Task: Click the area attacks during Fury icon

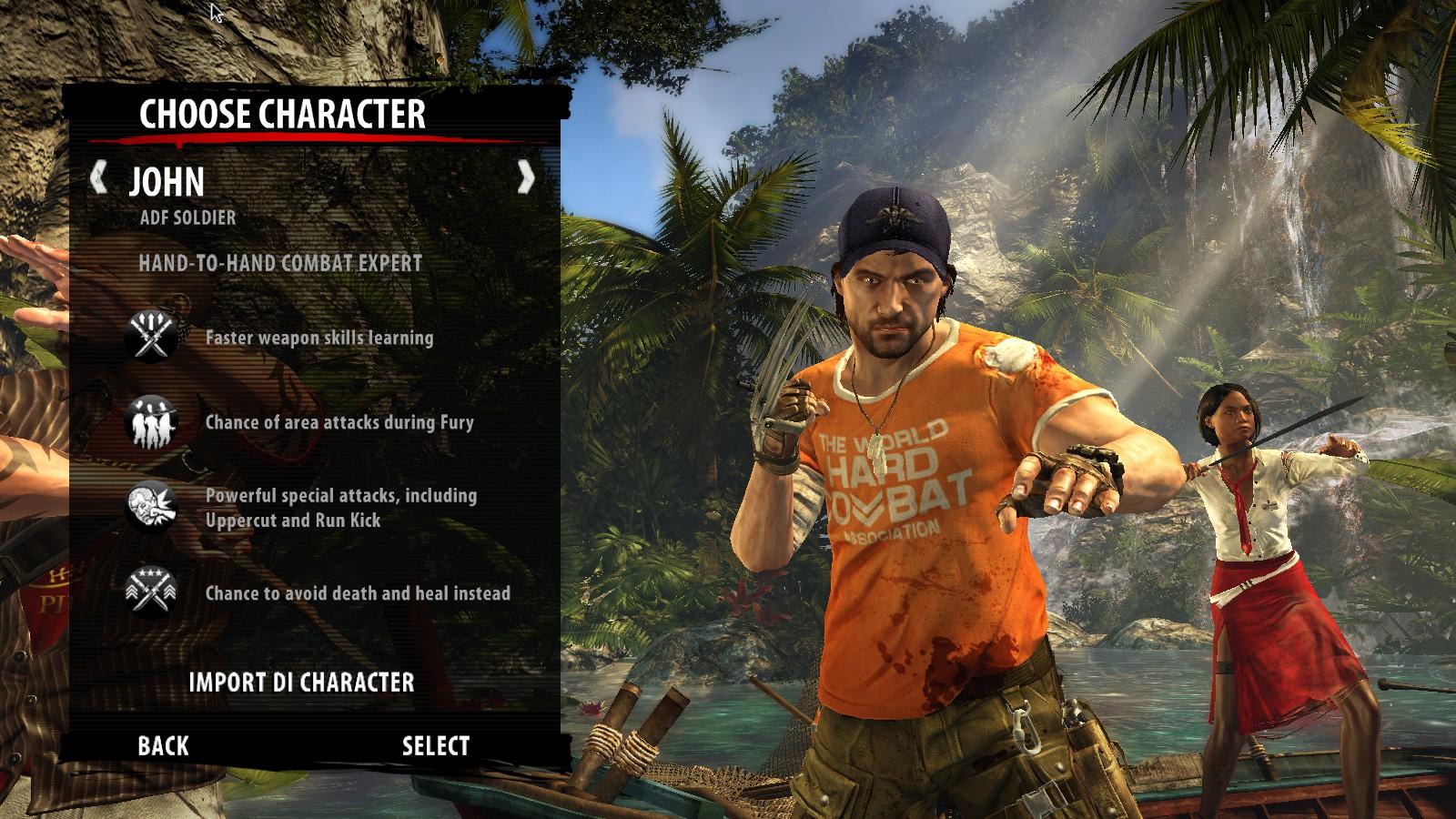Action: point(150,421)
